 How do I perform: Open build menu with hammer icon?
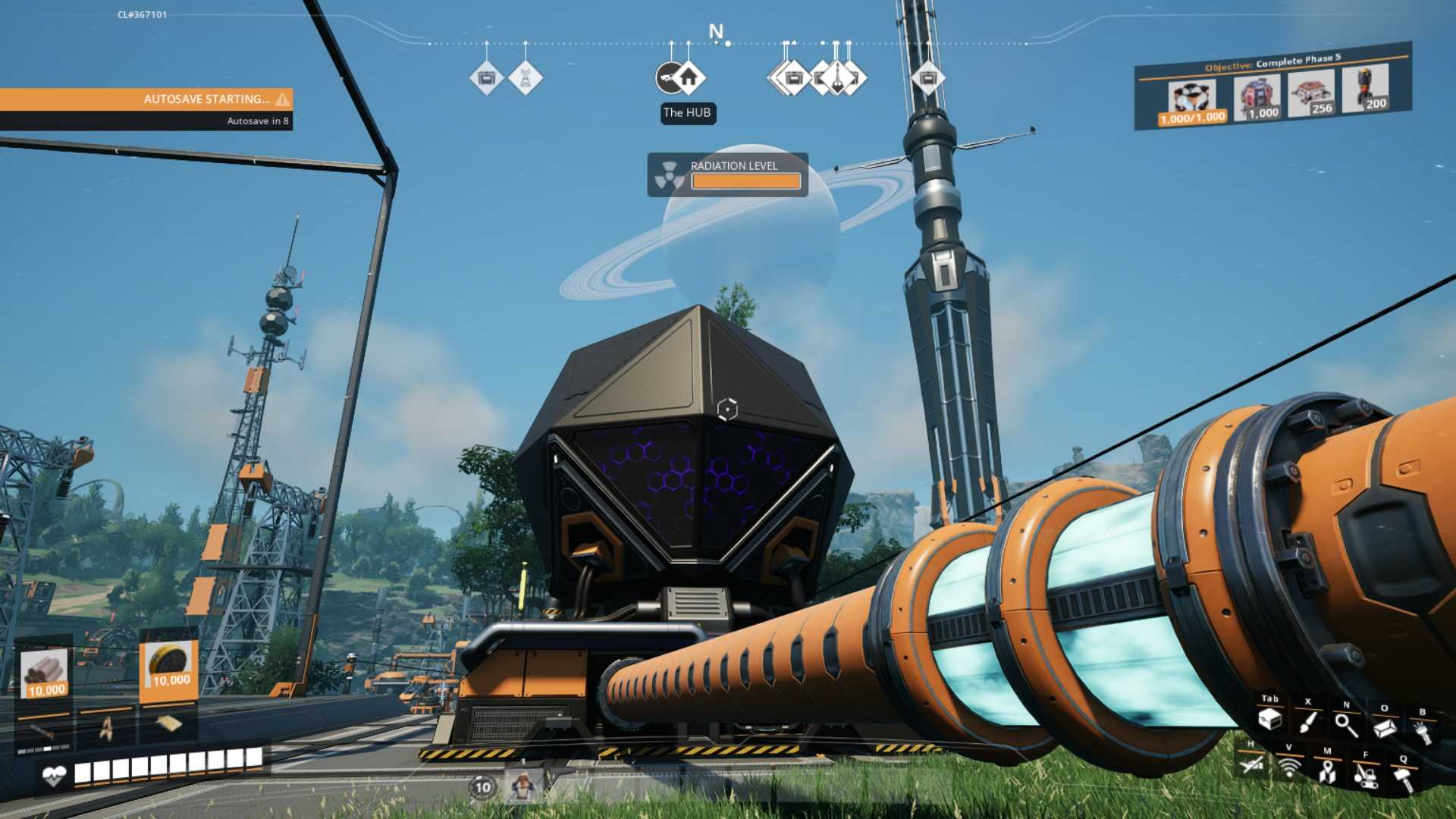click(1404, 778)
